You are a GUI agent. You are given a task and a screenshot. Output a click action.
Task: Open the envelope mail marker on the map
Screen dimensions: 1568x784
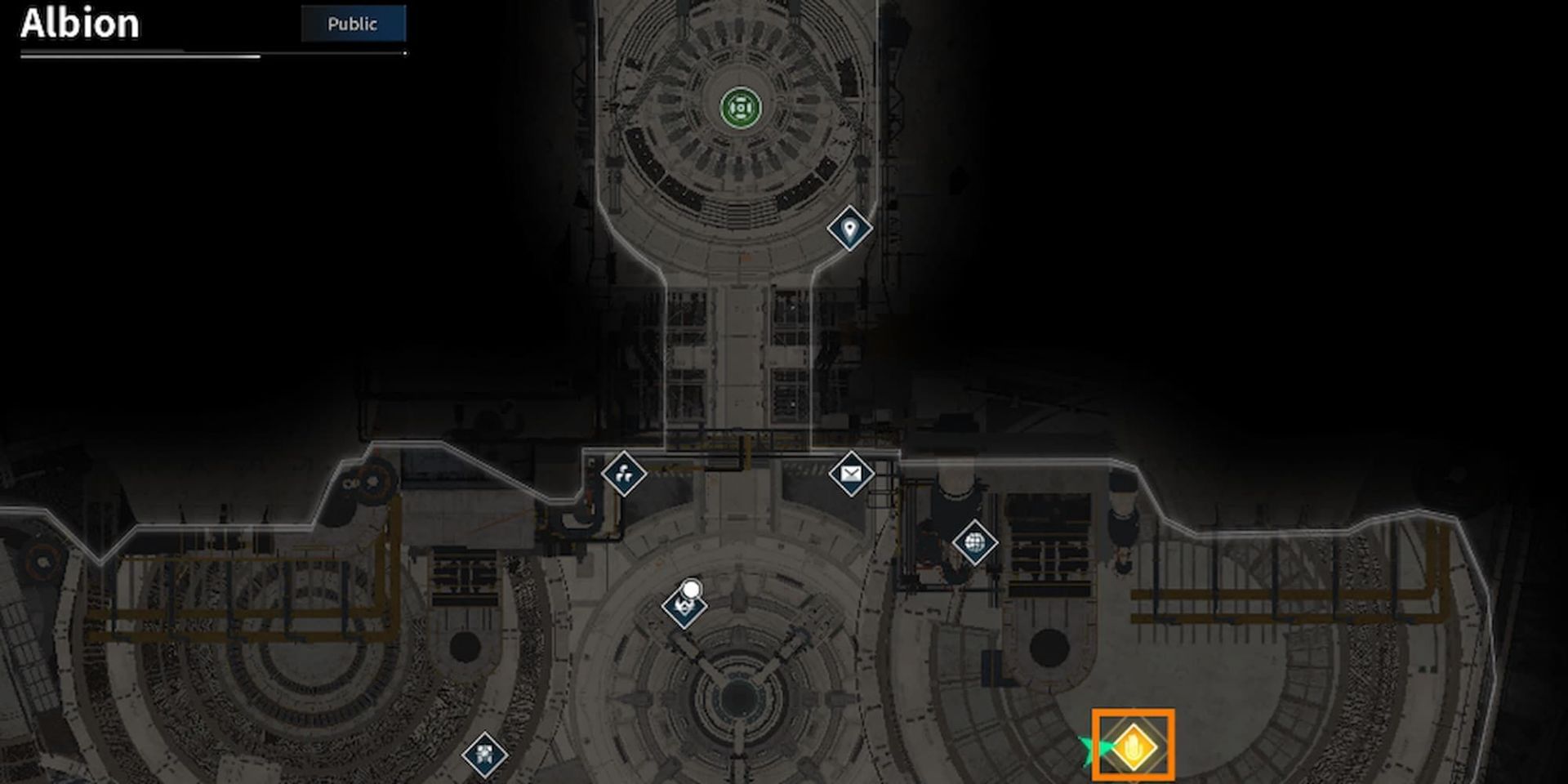852,473
